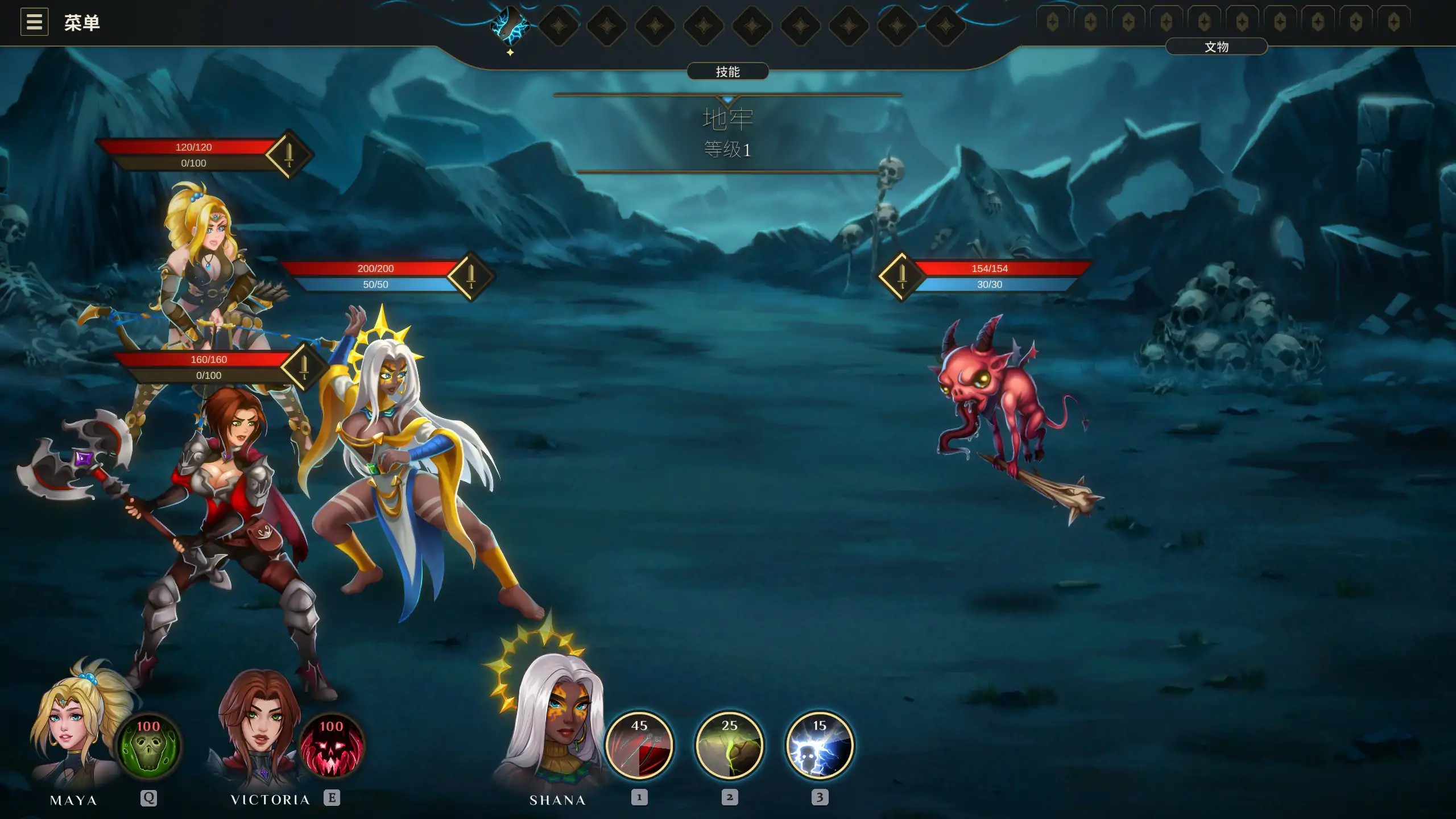The height and width of the screenshot is (819, 1456).
Task: Use Shana's green ground crack skill
Action: pos(729,744)
